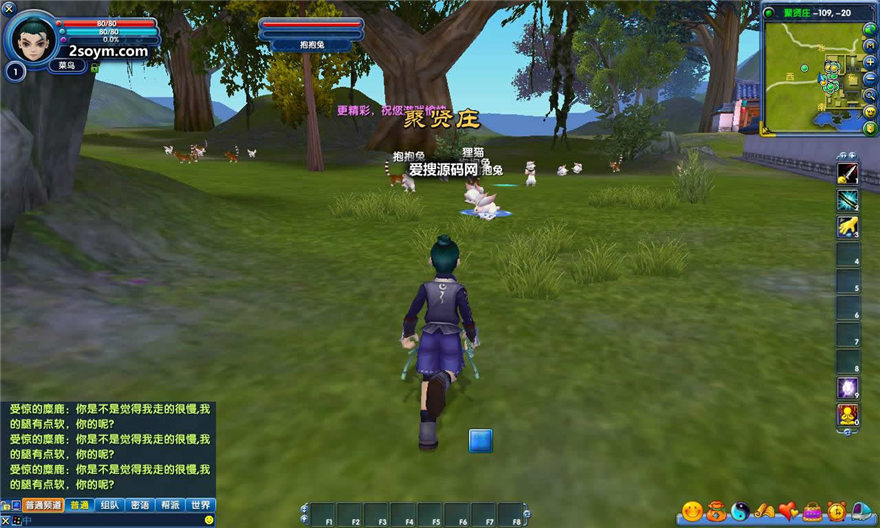The height and width of the screenshot is (528, 880).
Task: Switch to the 帮派 guild chat tab
Action: 170,505
